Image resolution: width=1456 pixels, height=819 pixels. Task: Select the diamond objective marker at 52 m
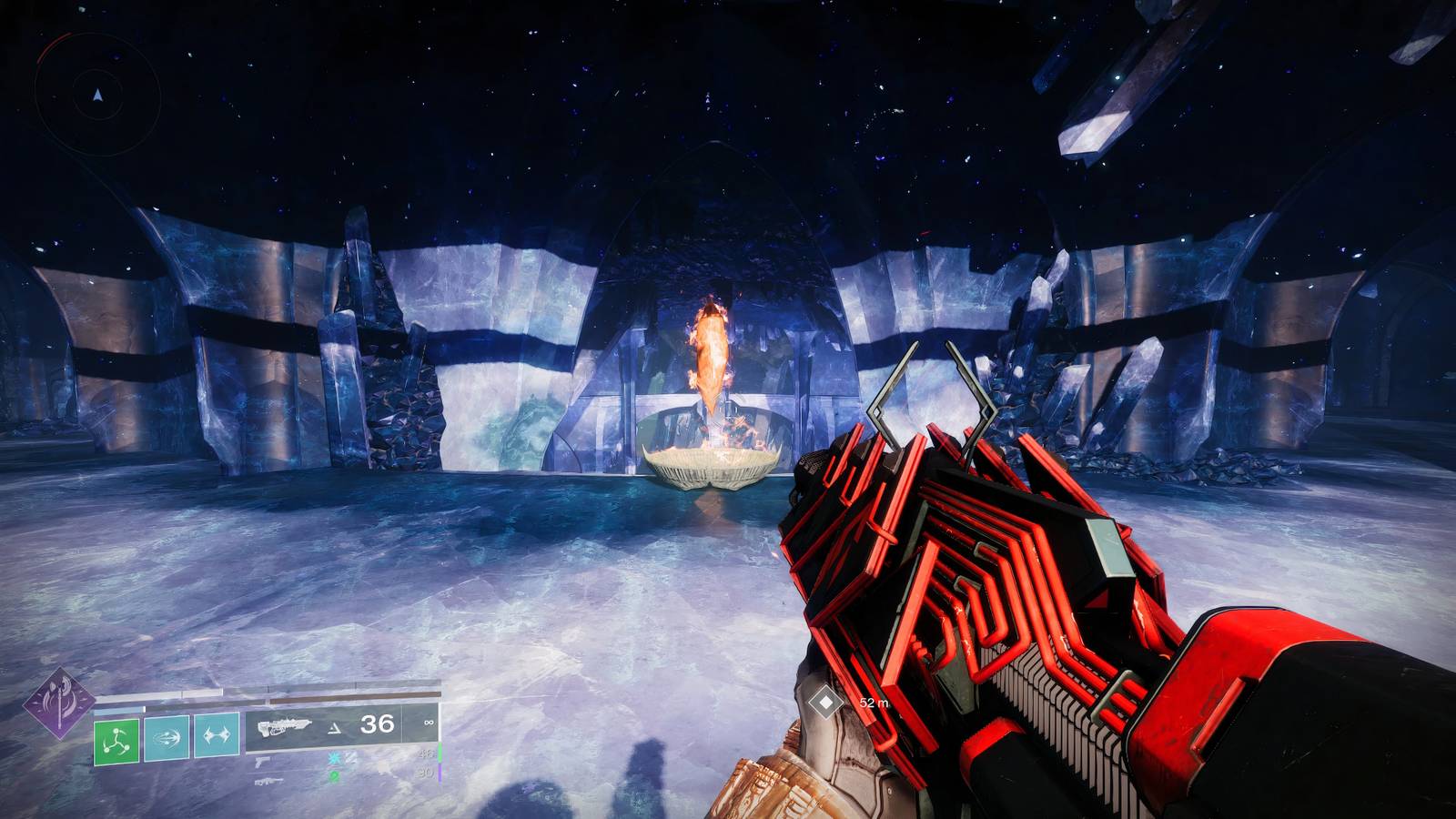pyautogui.click(x=825, y=703)
